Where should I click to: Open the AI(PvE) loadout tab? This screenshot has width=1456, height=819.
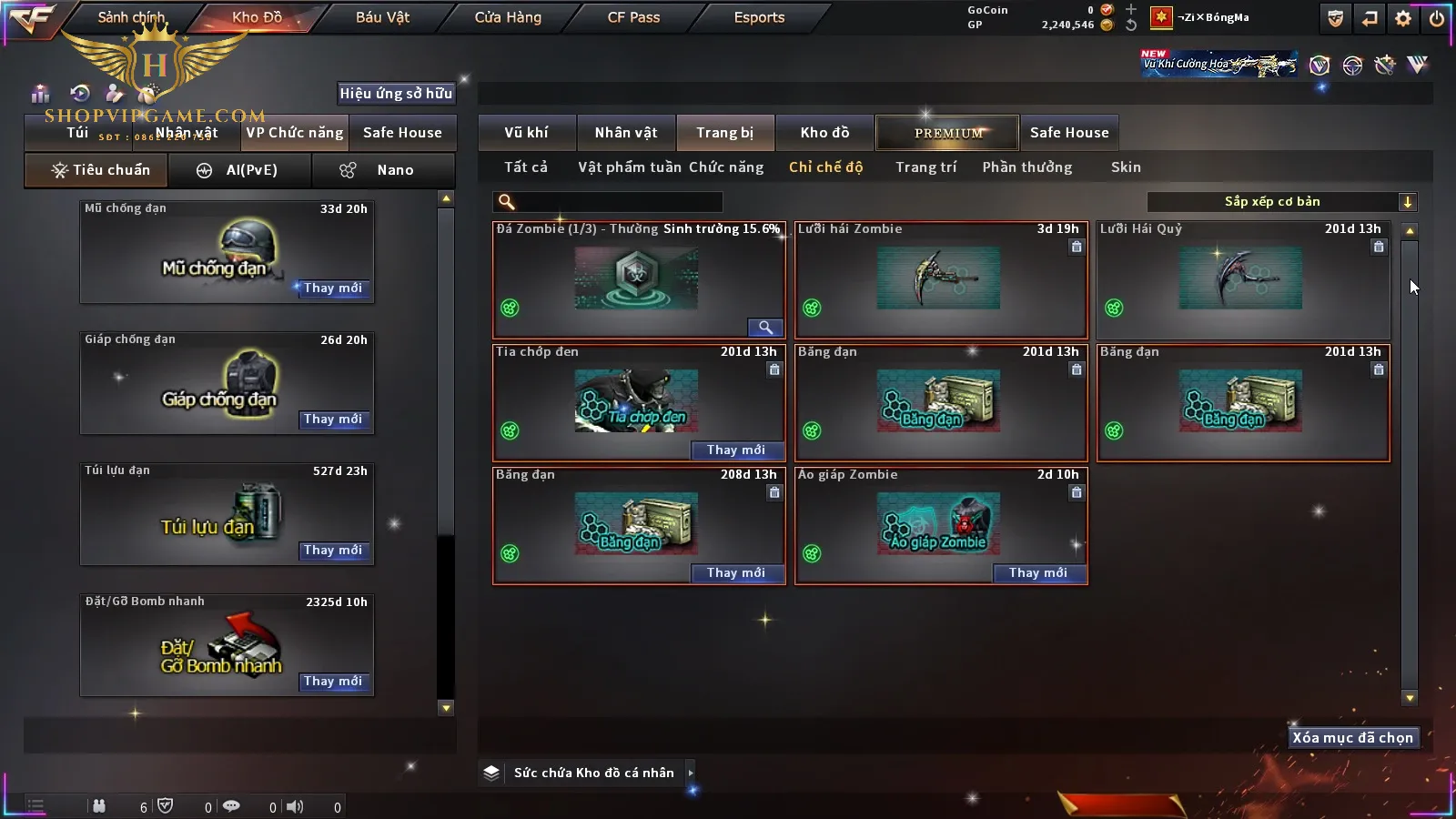point(240,170)
